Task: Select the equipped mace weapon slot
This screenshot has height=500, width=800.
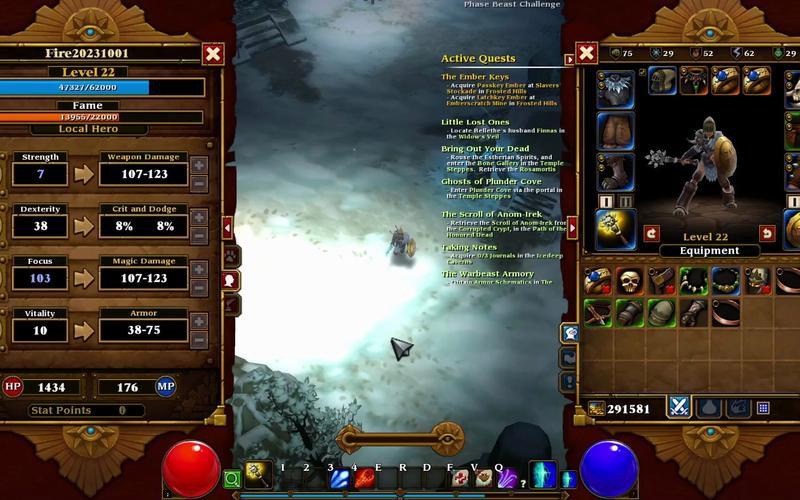Action: (615, 228)
